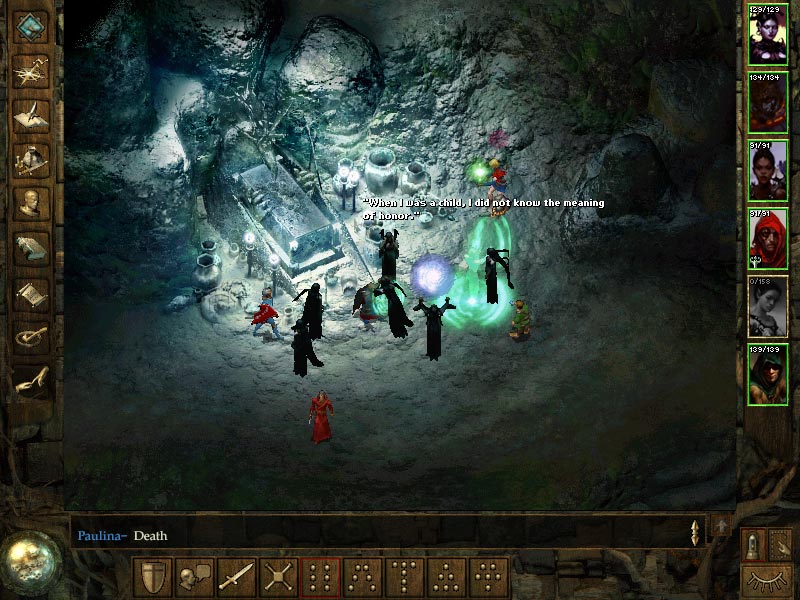The width and height of the screenshot is (800, 600).
Task: Choose the triangle-shaped party formation
Action: click(x=447, y=578)
